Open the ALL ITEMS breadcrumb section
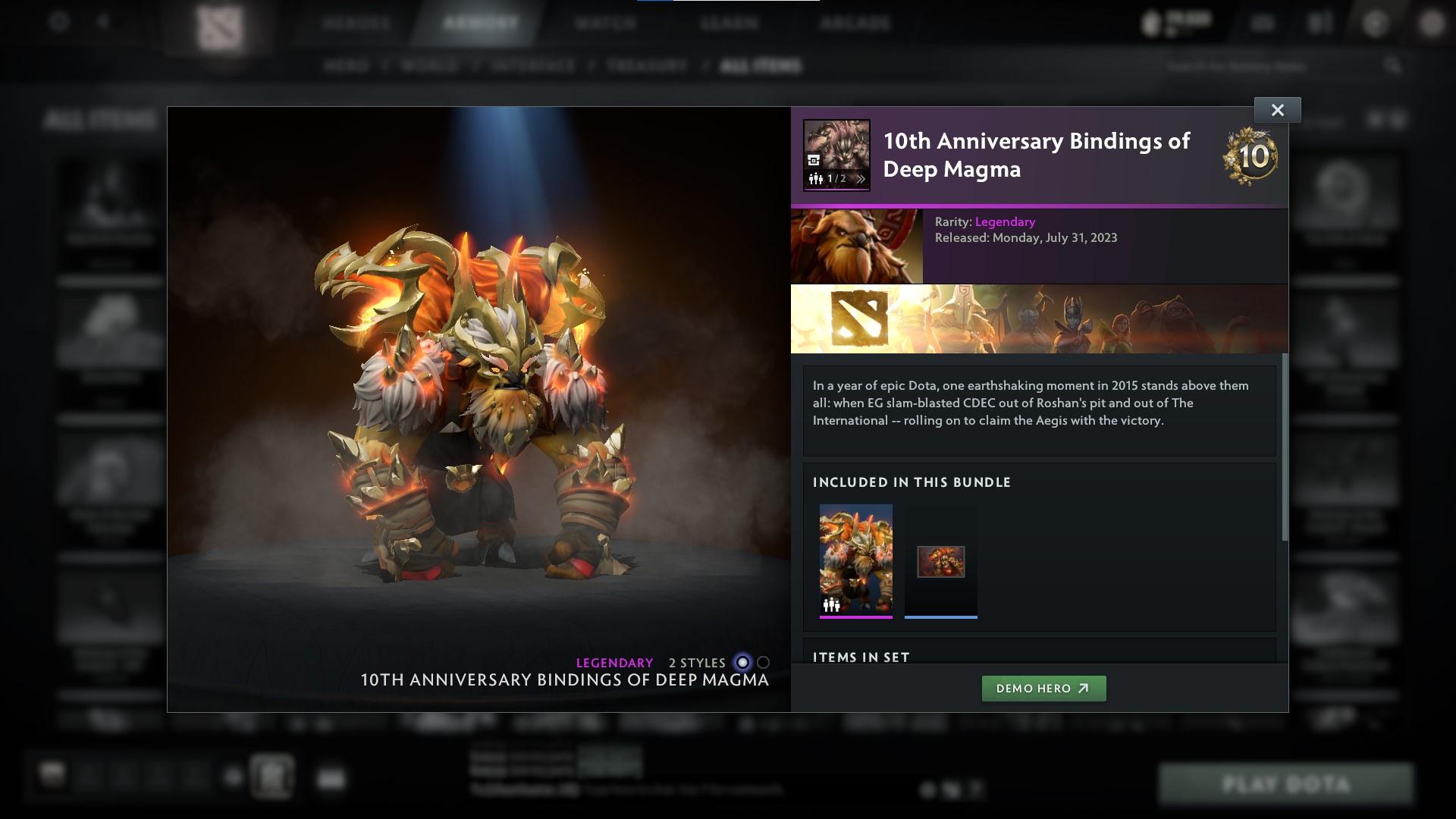1456x819 pixels. (x=761, y=65)
